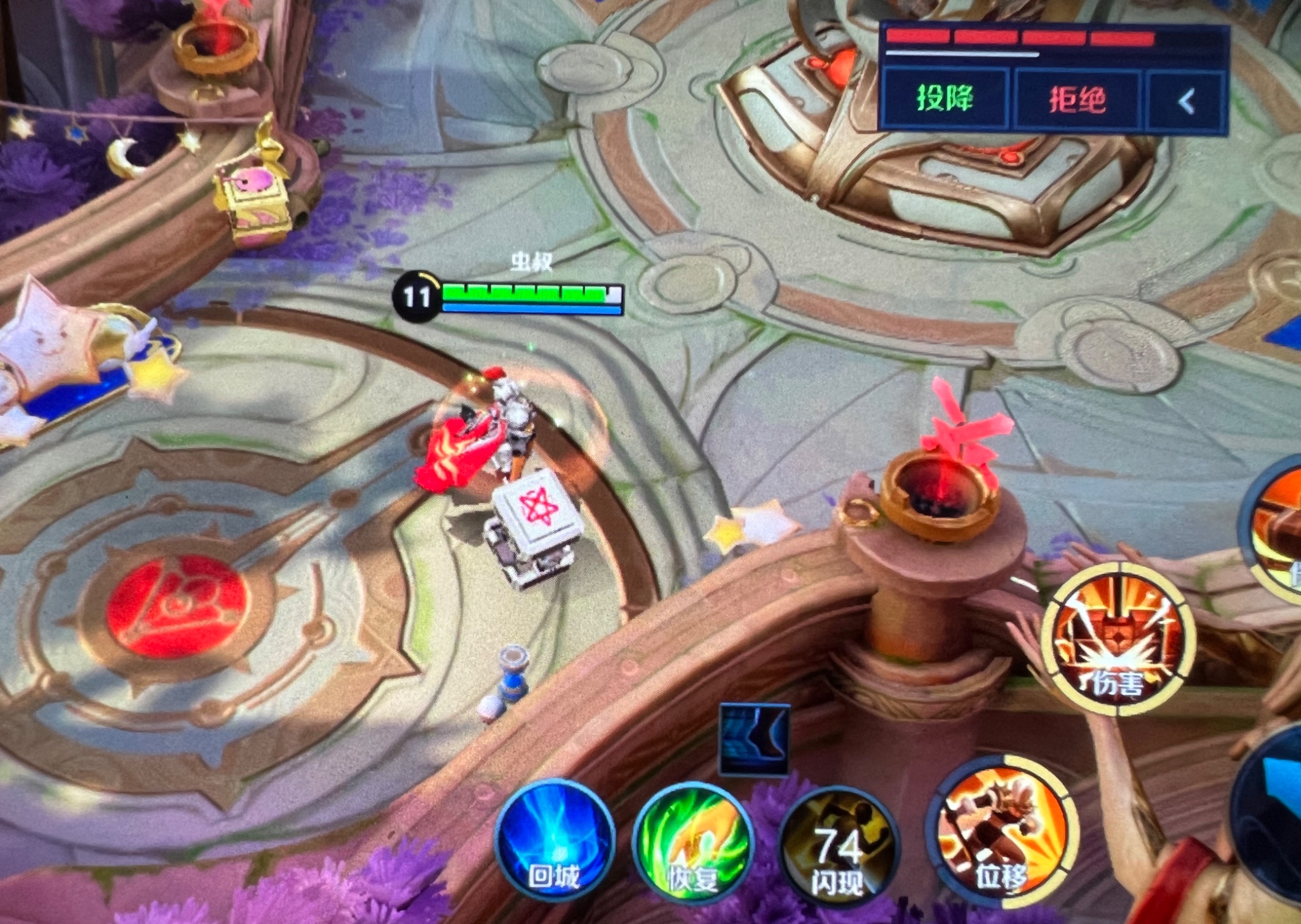This screenshot has height=924, width=1301.
Task: Choose 拒绝 to reject the surrender
Action: point(1077,100)
